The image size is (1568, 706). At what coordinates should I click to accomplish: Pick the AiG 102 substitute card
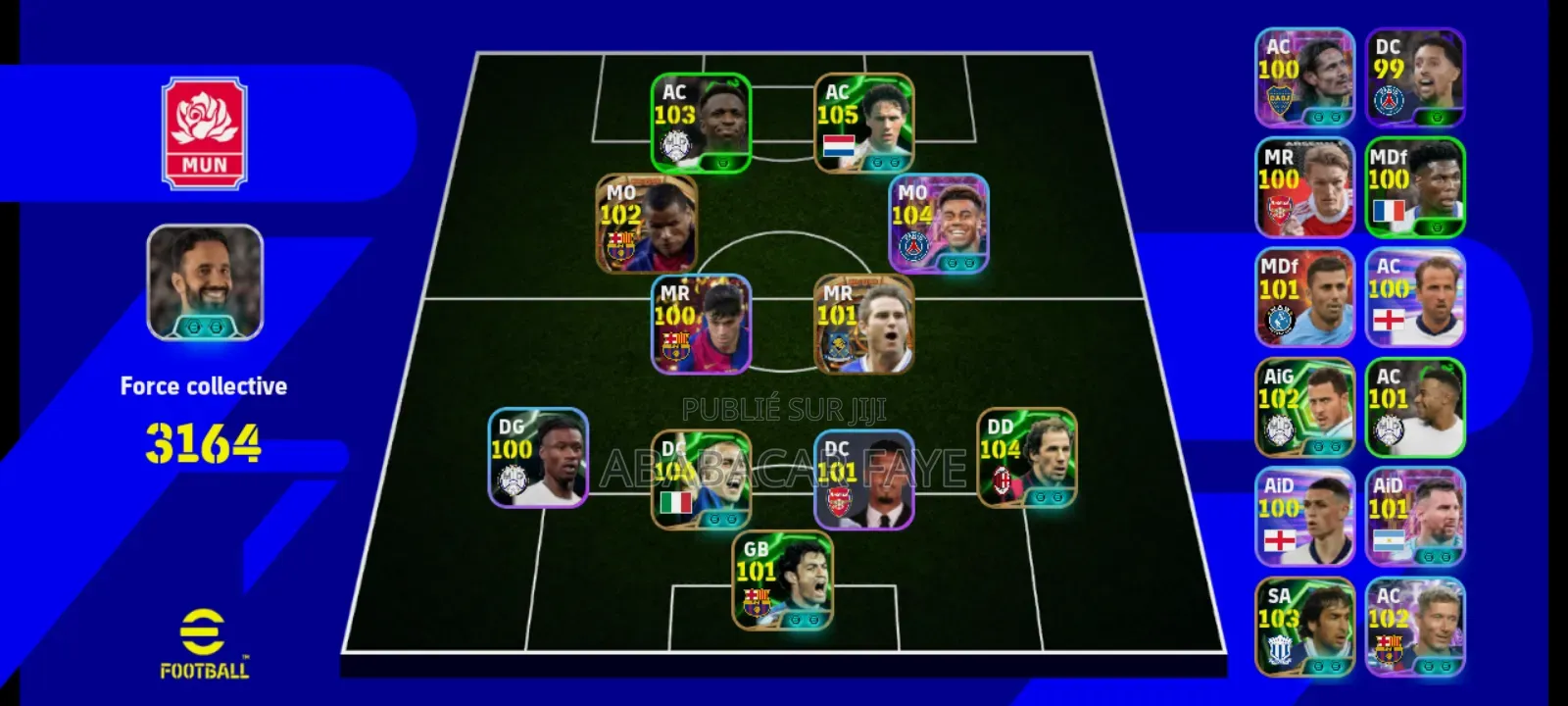1304,407
